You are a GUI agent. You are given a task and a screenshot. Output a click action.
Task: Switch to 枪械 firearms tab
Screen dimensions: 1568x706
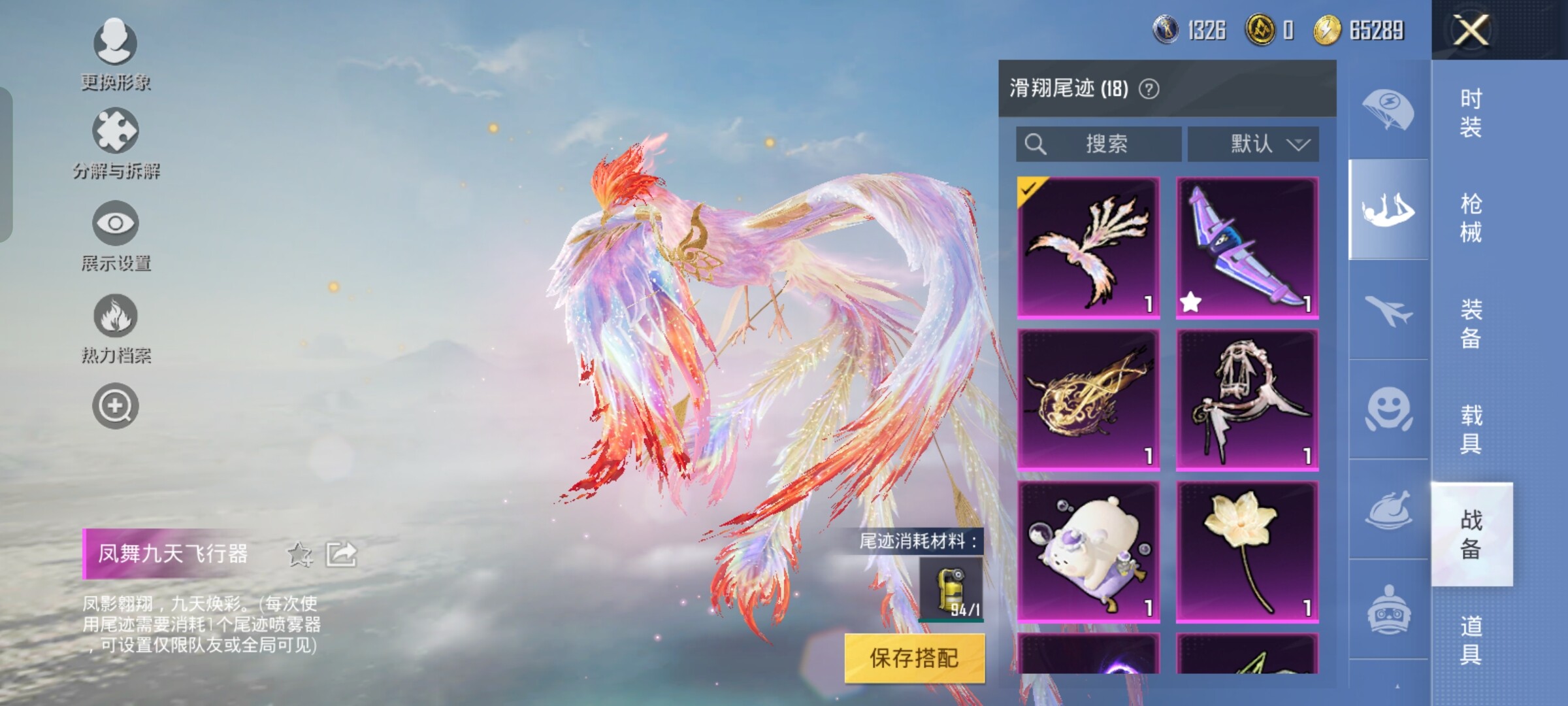click(1471, 218)
